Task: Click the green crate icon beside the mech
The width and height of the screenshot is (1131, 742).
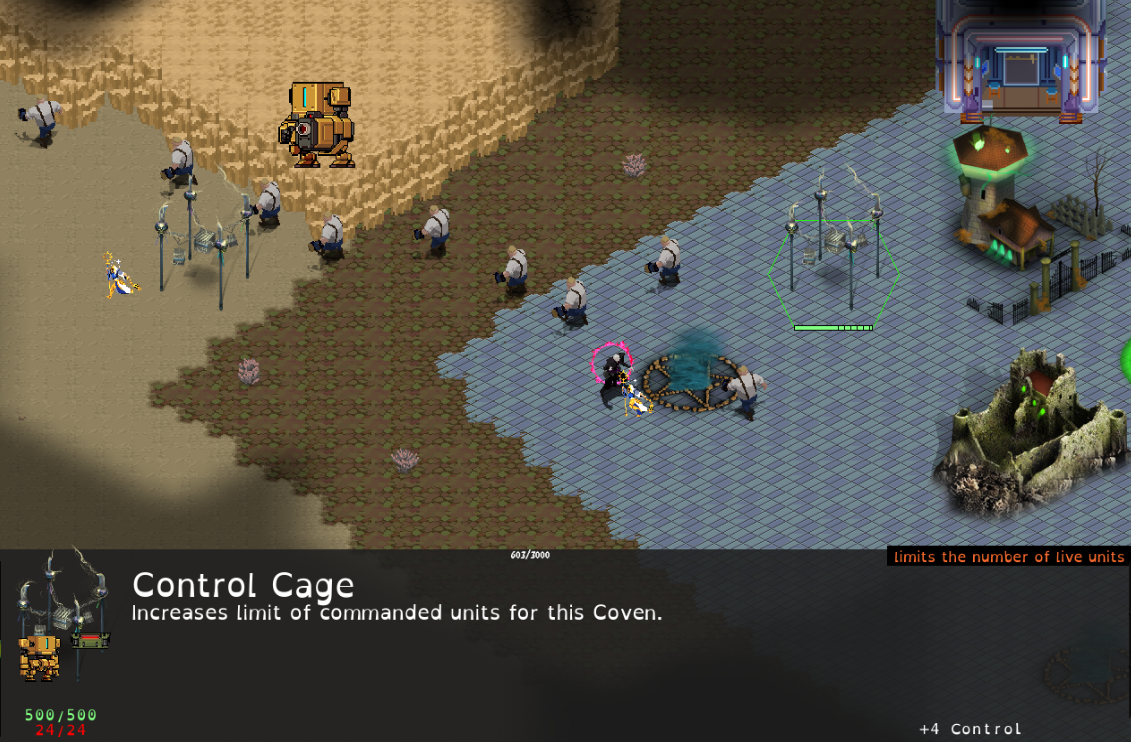Action: [x=89, y=638]
